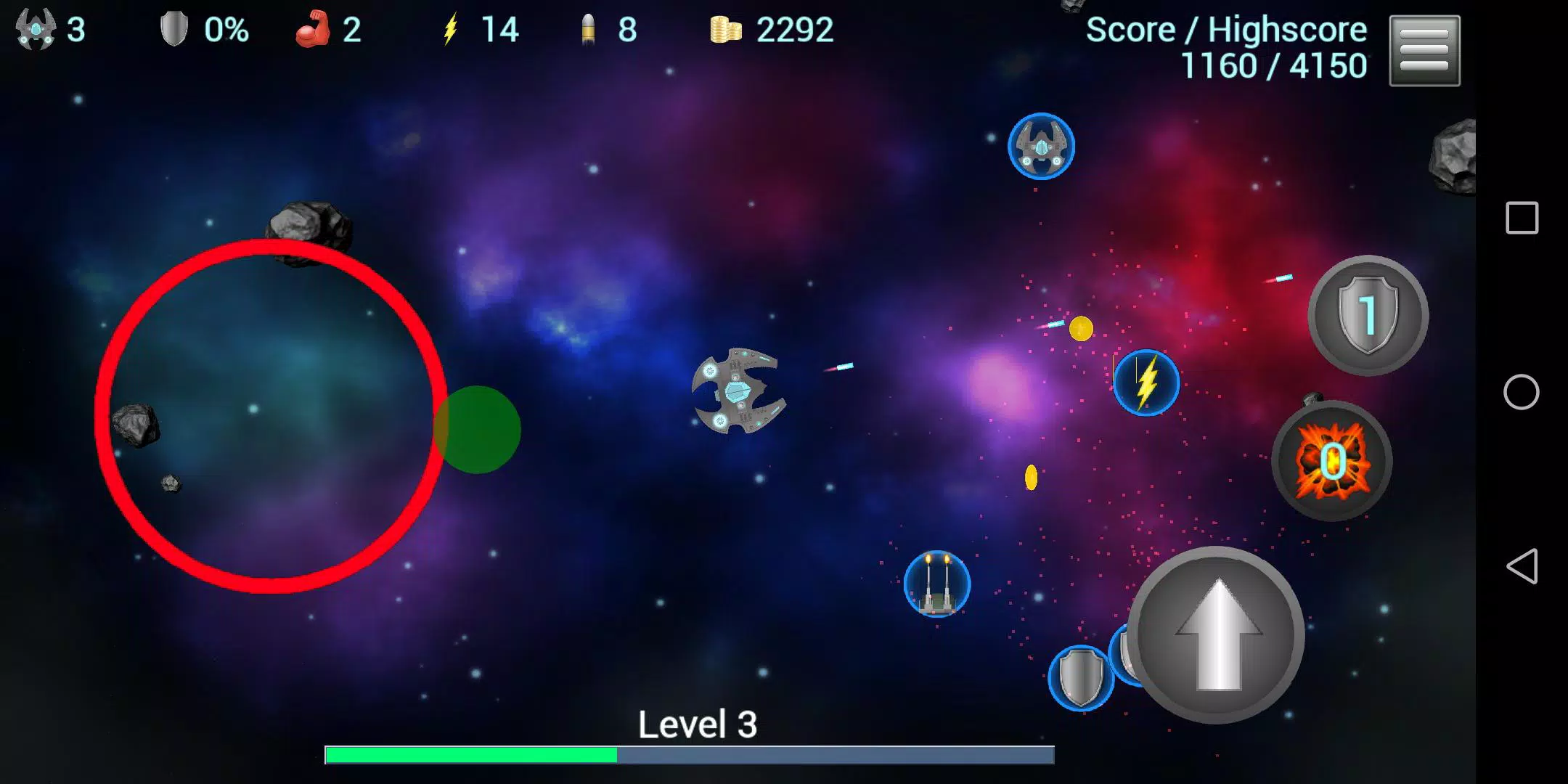The height and width of the screenshot is (784, 1568).
Task: Tap the shield percentage icon
Action: (173, 29)
